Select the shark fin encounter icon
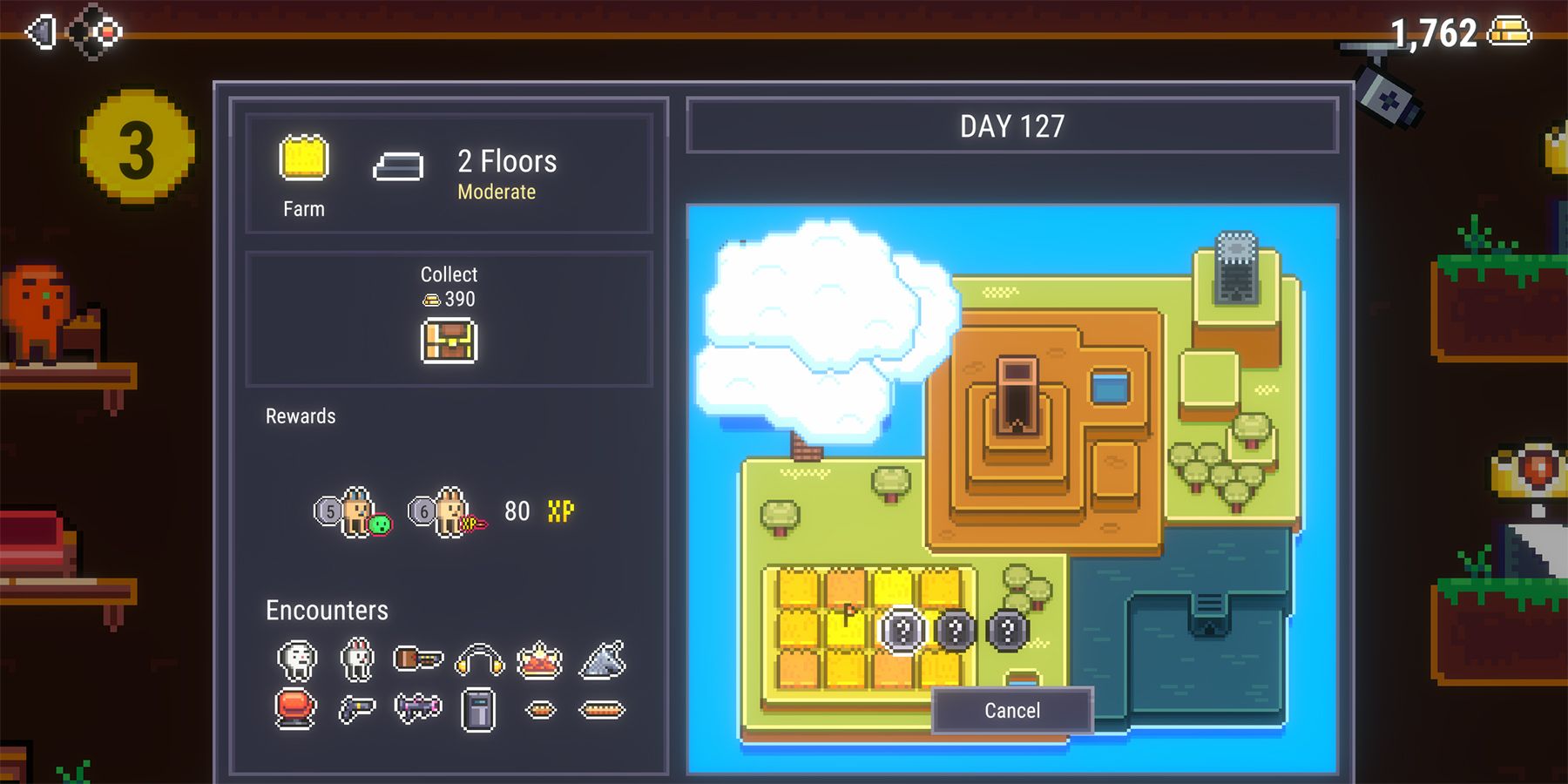The height and width of the screenshot is (784, 1568). (603, 659)
